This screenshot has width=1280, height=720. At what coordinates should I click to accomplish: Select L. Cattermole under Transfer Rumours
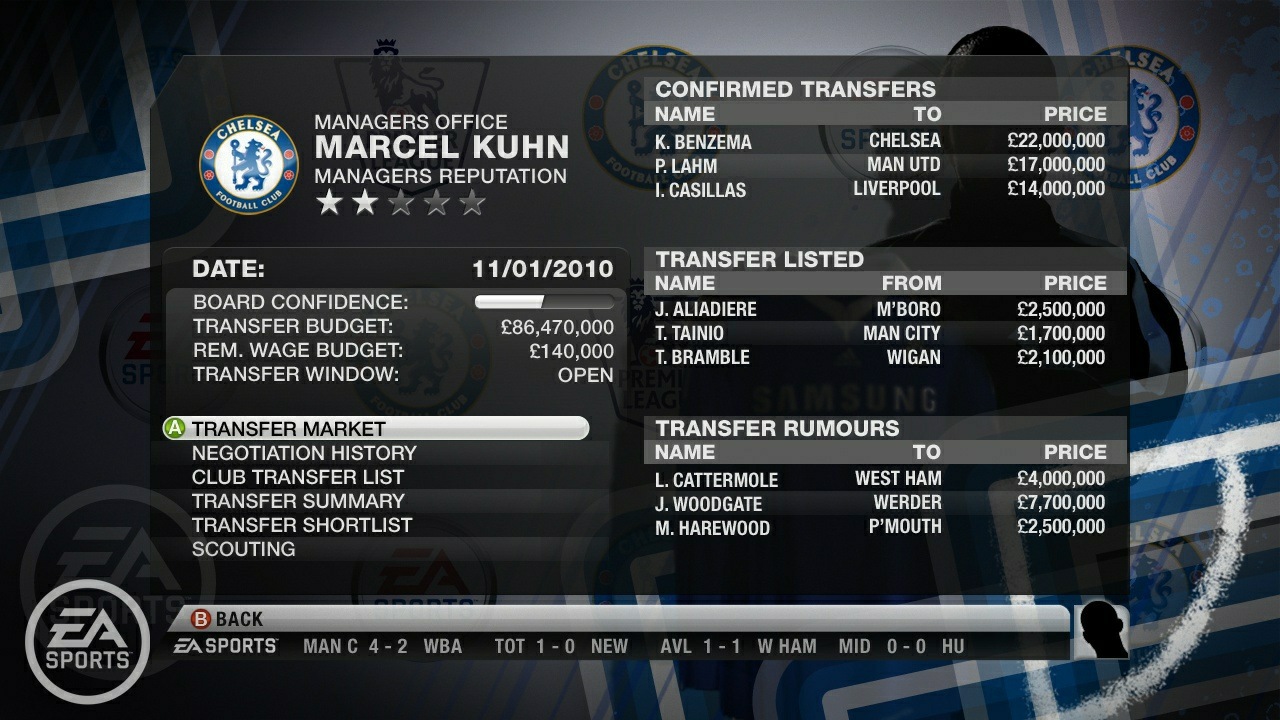(x=717, y=479)
